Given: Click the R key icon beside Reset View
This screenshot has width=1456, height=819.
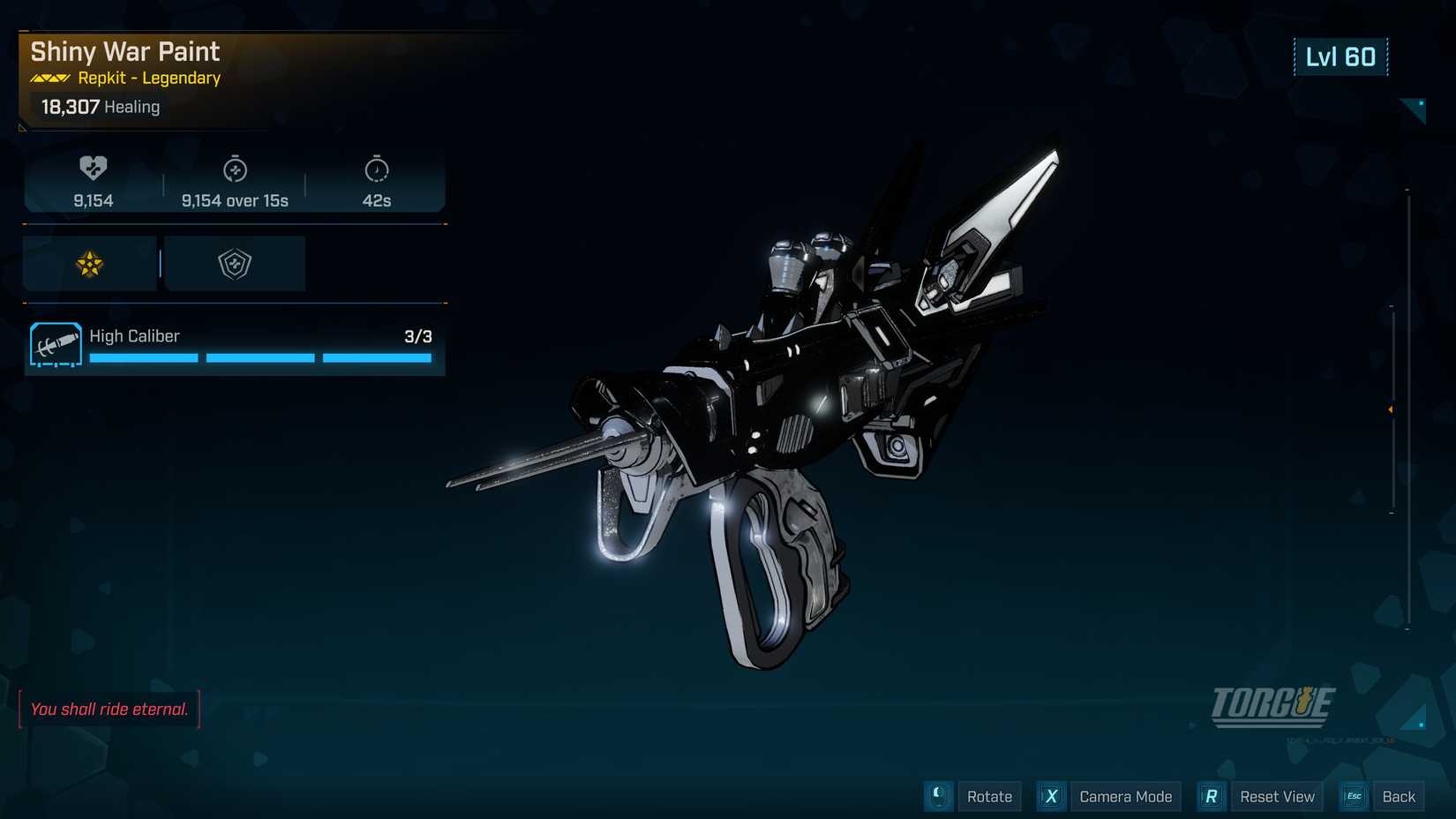Looking at the screenshot, I should 1211,796.
